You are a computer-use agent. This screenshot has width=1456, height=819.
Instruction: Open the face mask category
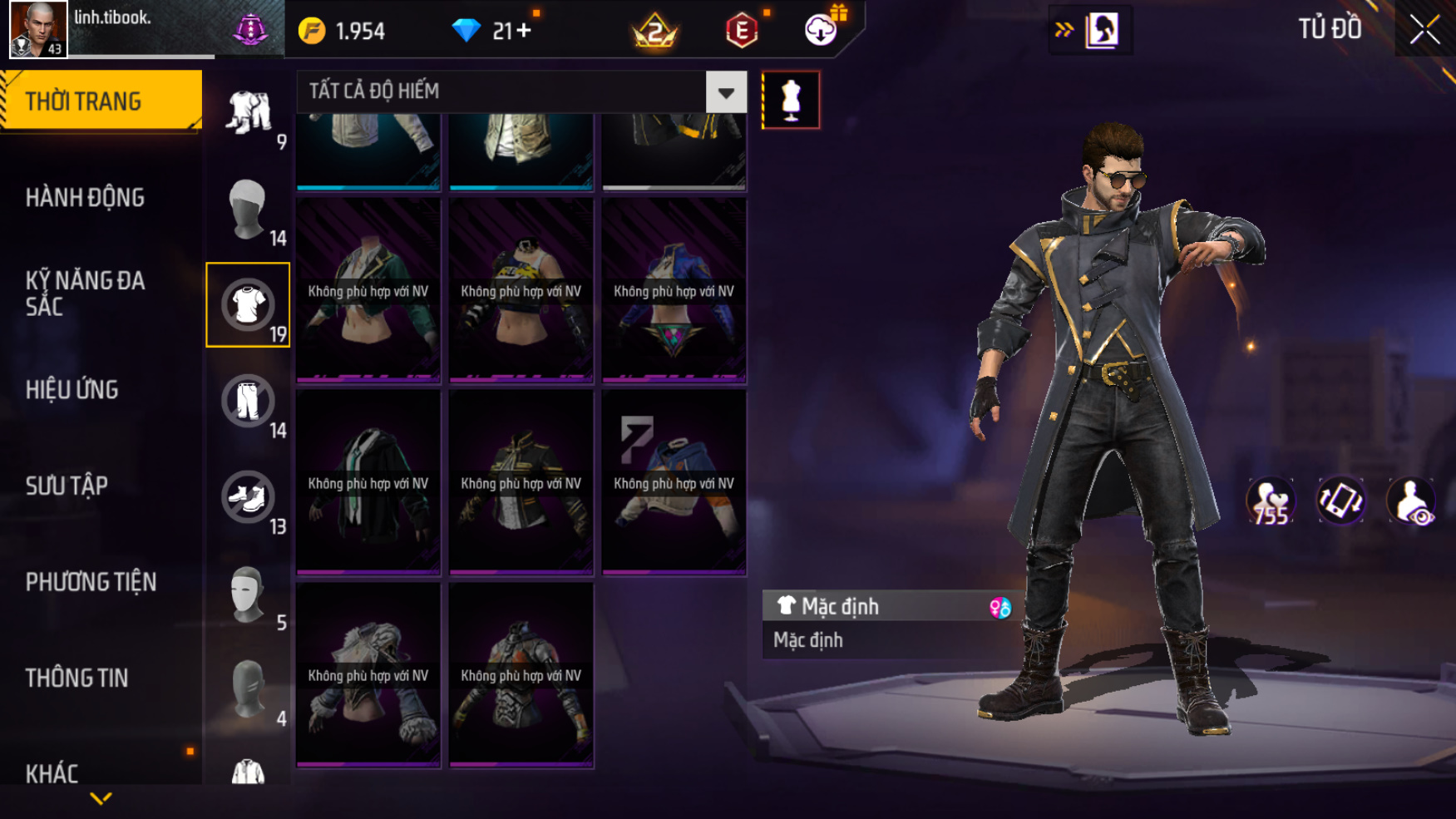click(248, 594)
